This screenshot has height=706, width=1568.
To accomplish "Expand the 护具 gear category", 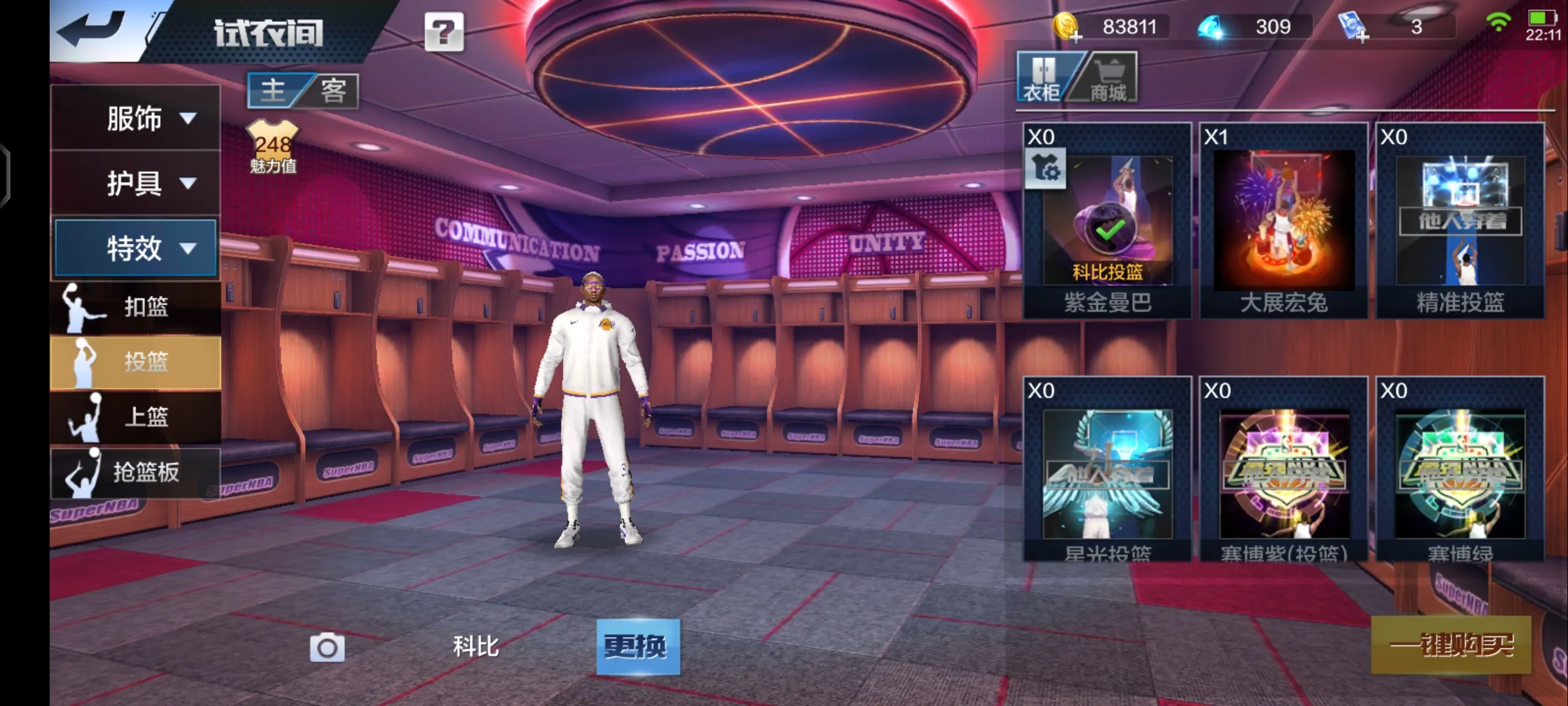I will [136, 183].
